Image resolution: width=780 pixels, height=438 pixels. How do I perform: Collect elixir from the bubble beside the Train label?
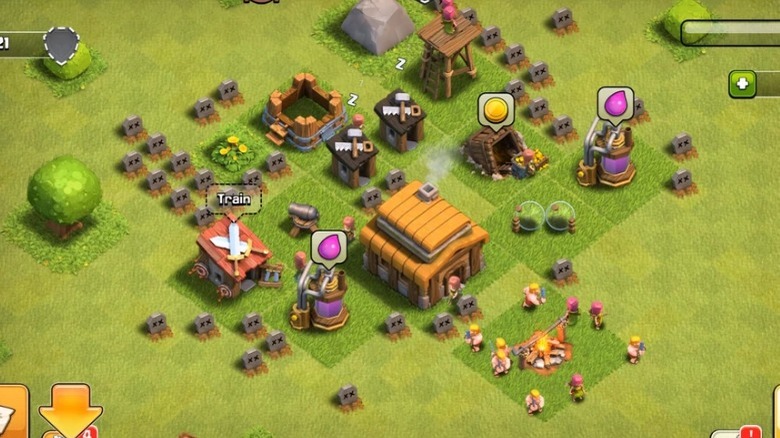coord(328,248)
